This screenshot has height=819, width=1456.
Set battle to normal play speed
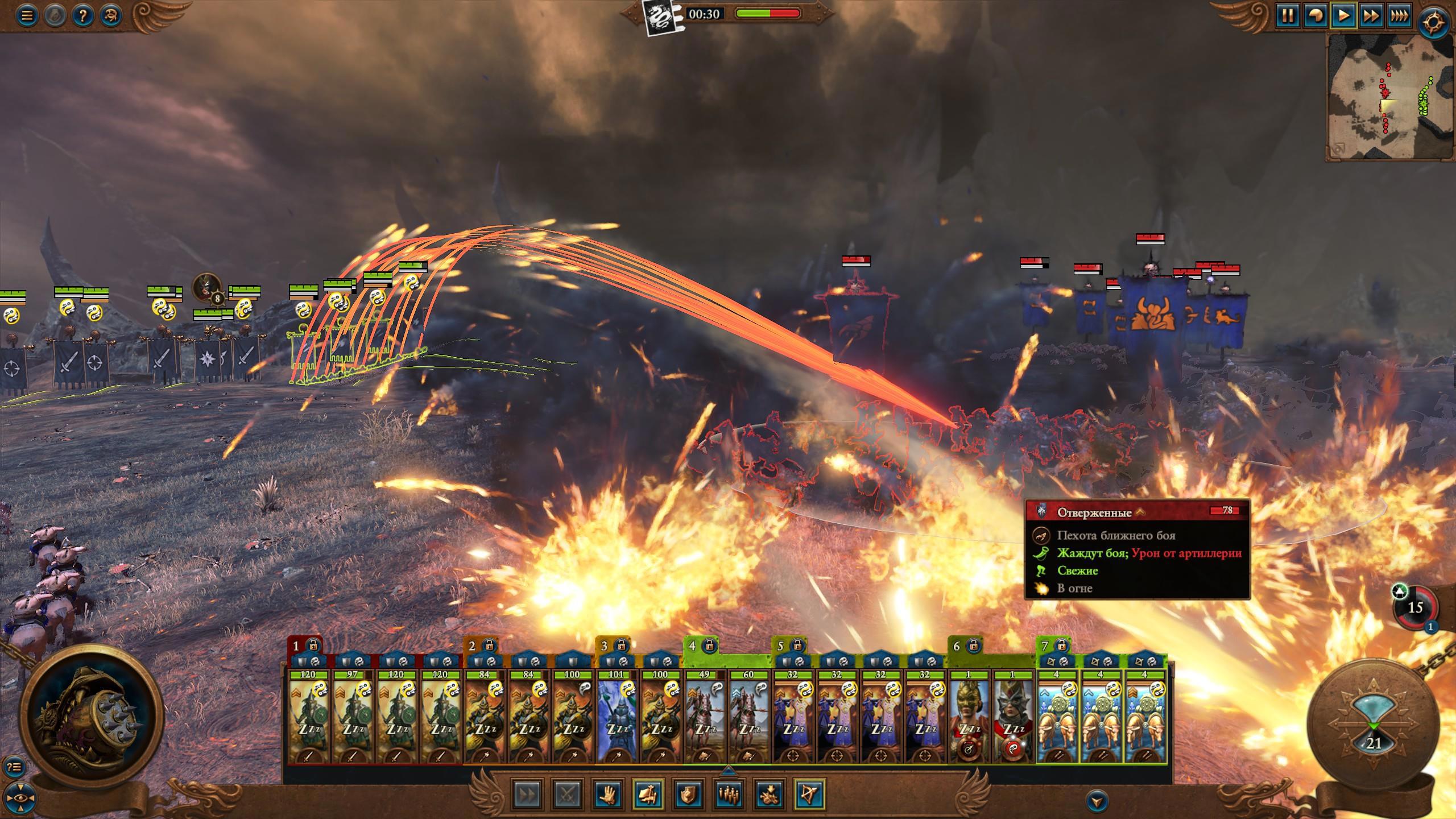pos(1343,15)
